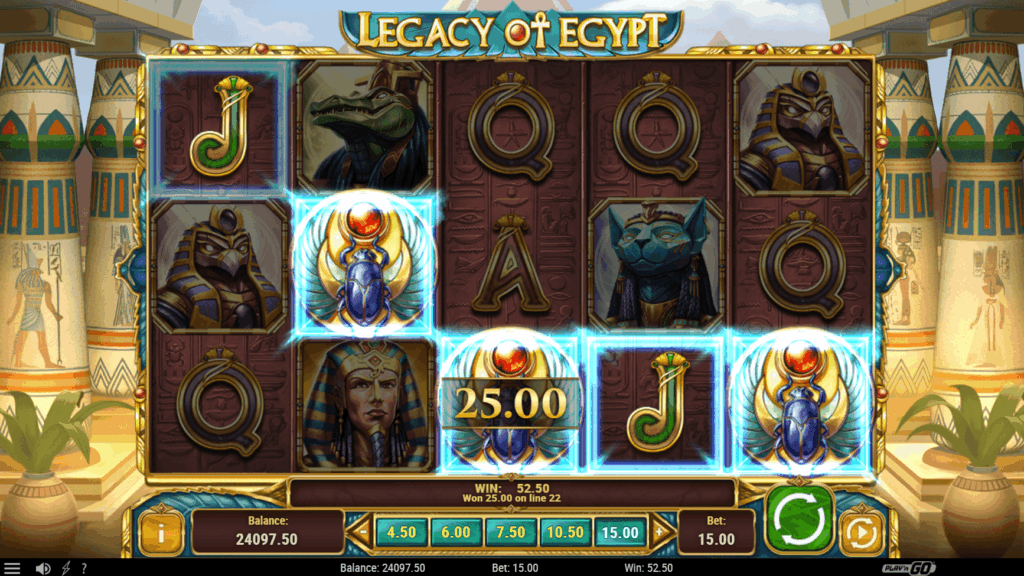Set the bet to 7.50
This screenshot has height=576, width=1024.
[x=510, y=533]
